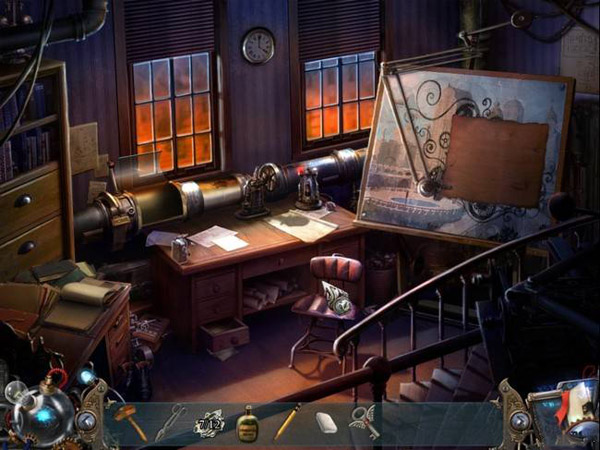The width and height of the screenshot is (600, 450).
Task: Select the yellow pencil inventory item
Action: (287, 422)
